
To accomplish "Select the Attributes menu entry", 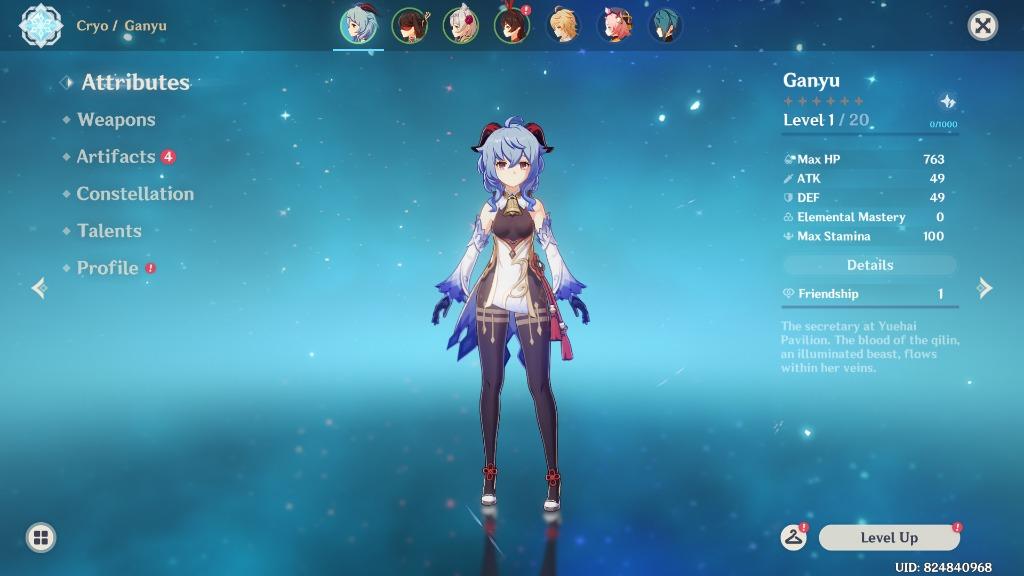I will (135, 83).
